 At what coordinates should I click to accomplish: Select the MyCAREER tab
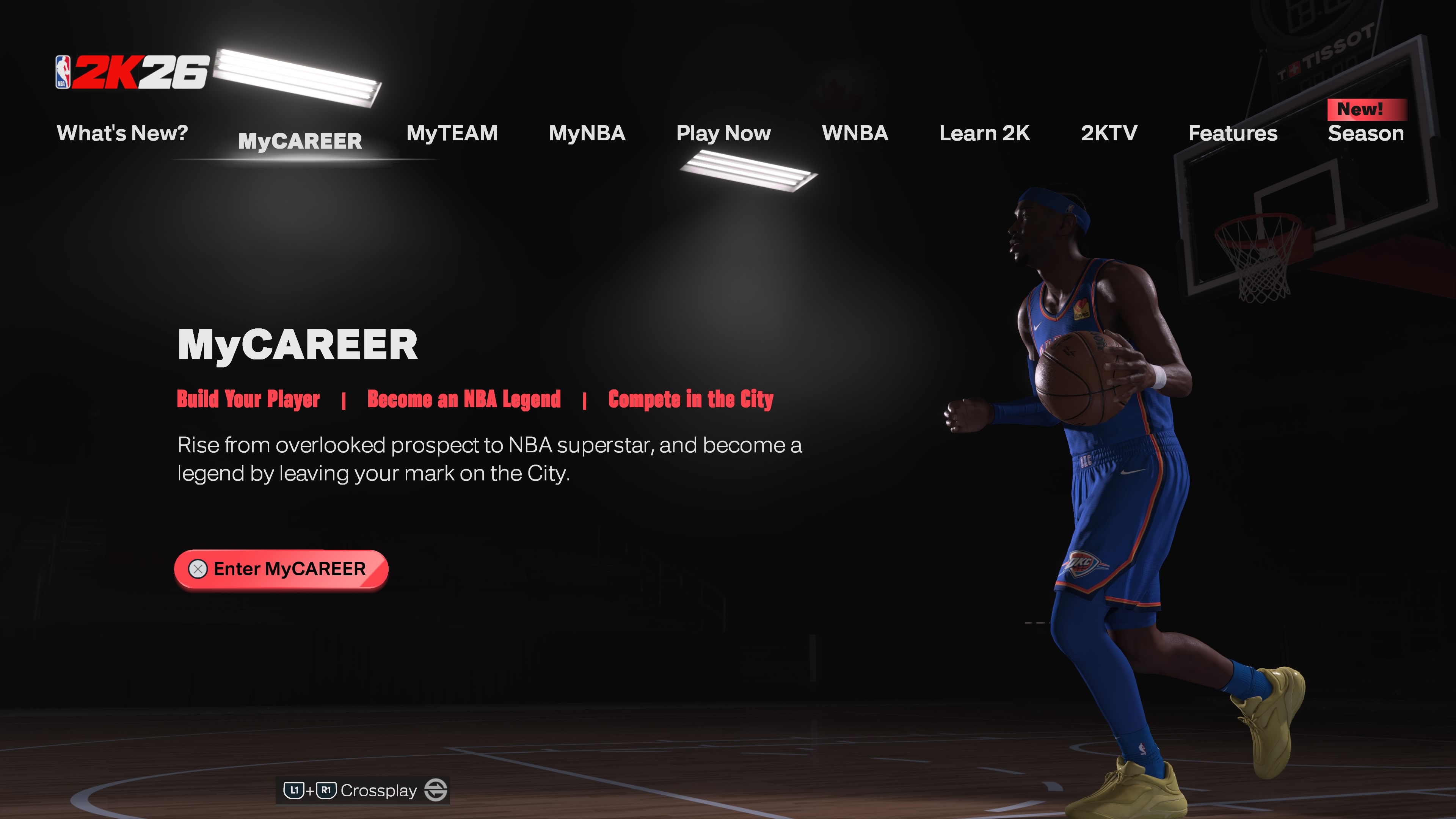[x=300, y=141]
